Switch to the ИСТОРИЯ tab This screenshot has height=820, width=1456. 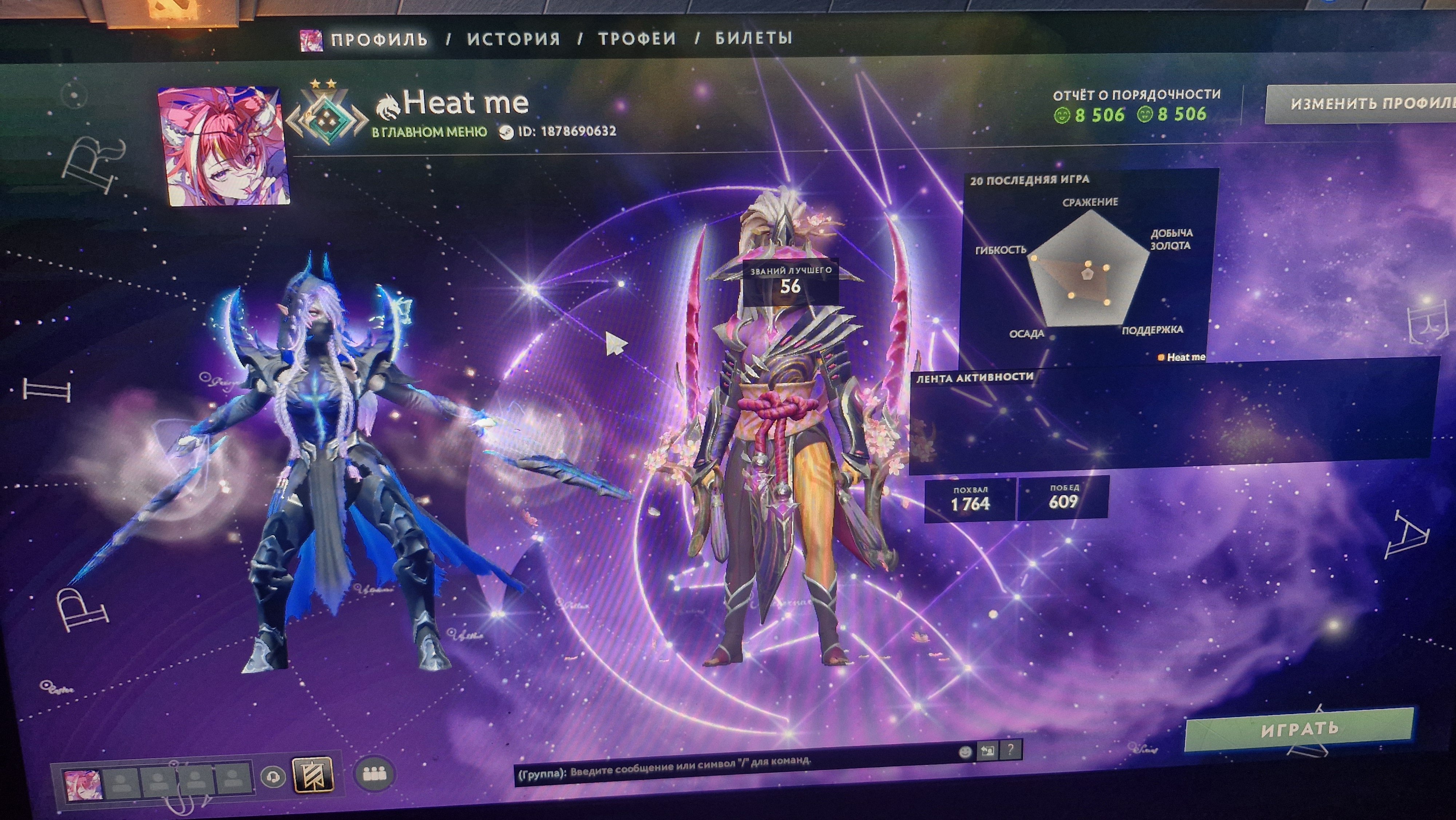(x=513, y=39)
